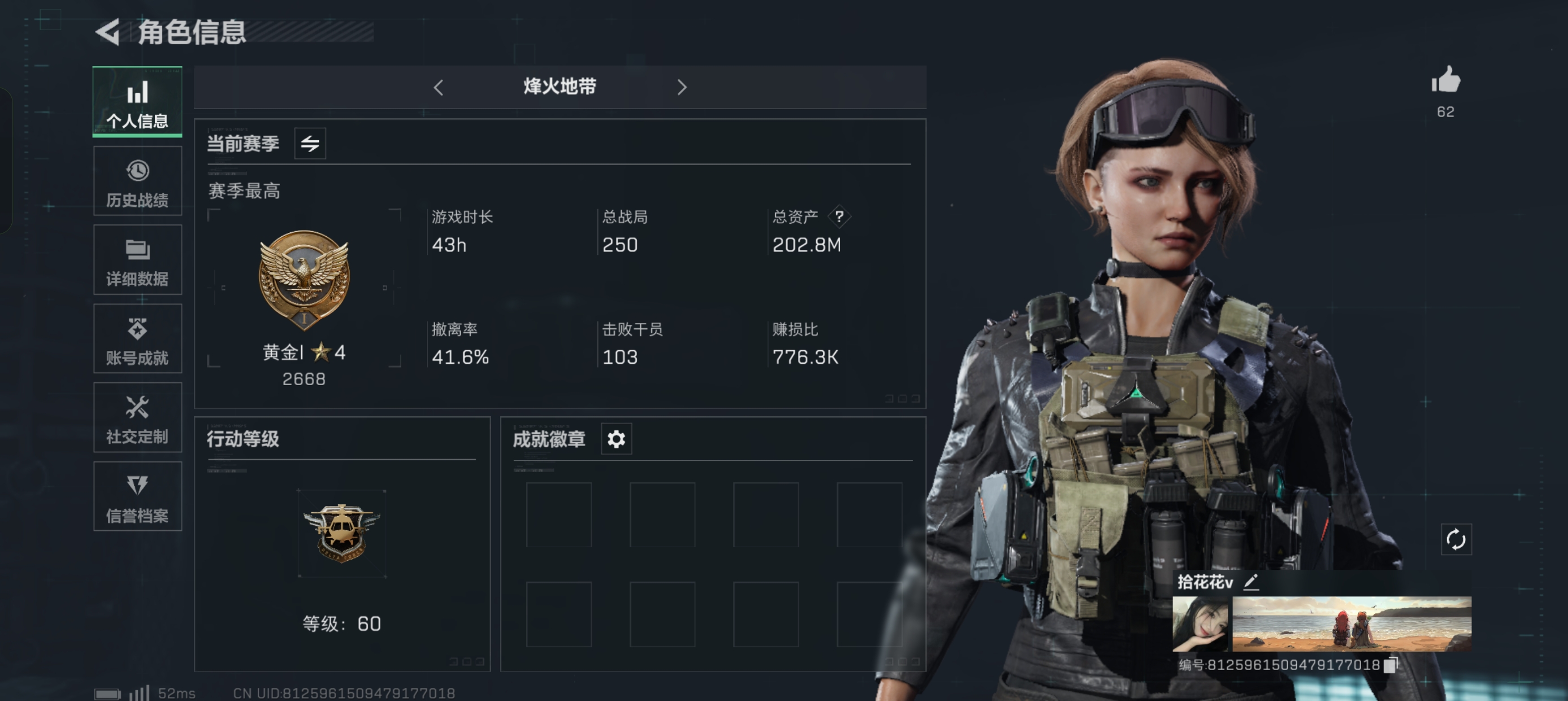Screen dimensions: 1568x701
Task: Select the 个人信息 tab
Action: (x=137, y=102)
